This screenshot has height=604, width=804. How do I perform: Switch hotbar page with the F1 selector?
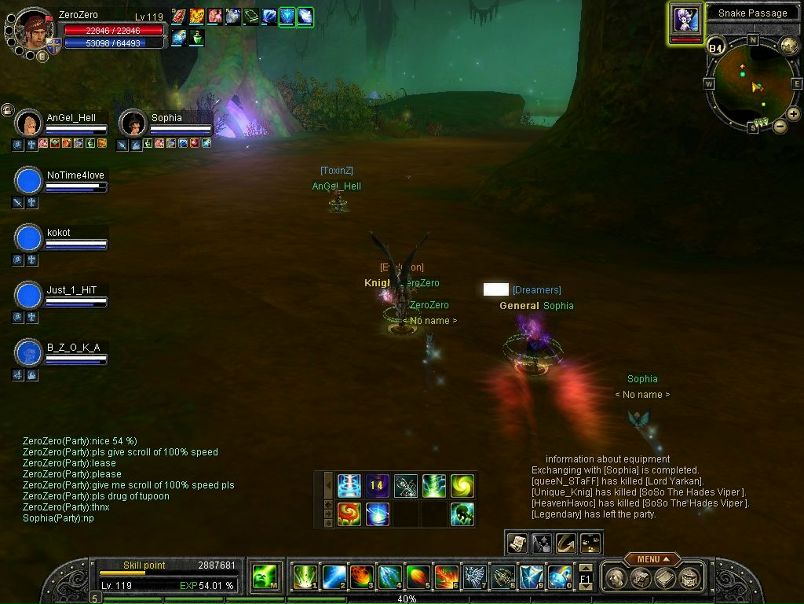pos(586,578)
